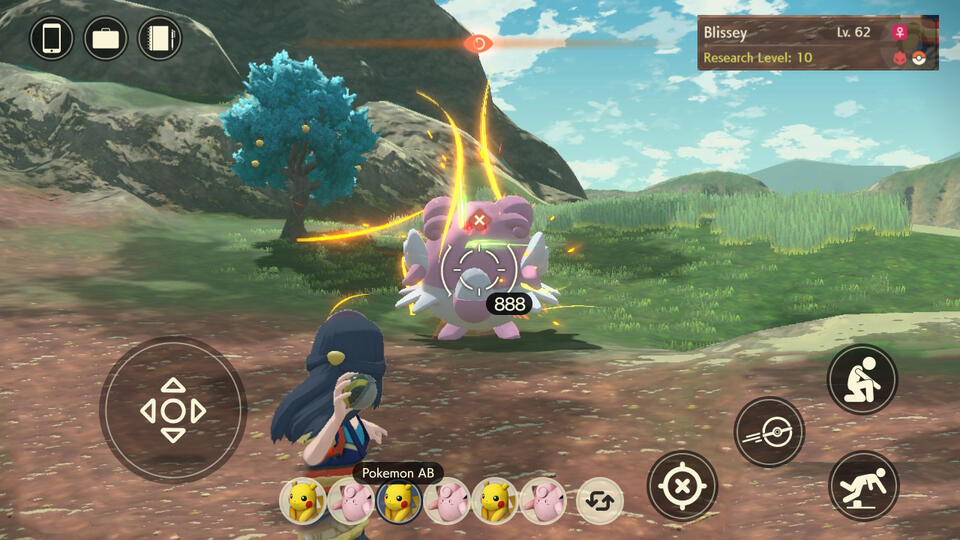Tap the joystick's left arrow
Viewport: 960px width, 540px height.
click(148, 410)
